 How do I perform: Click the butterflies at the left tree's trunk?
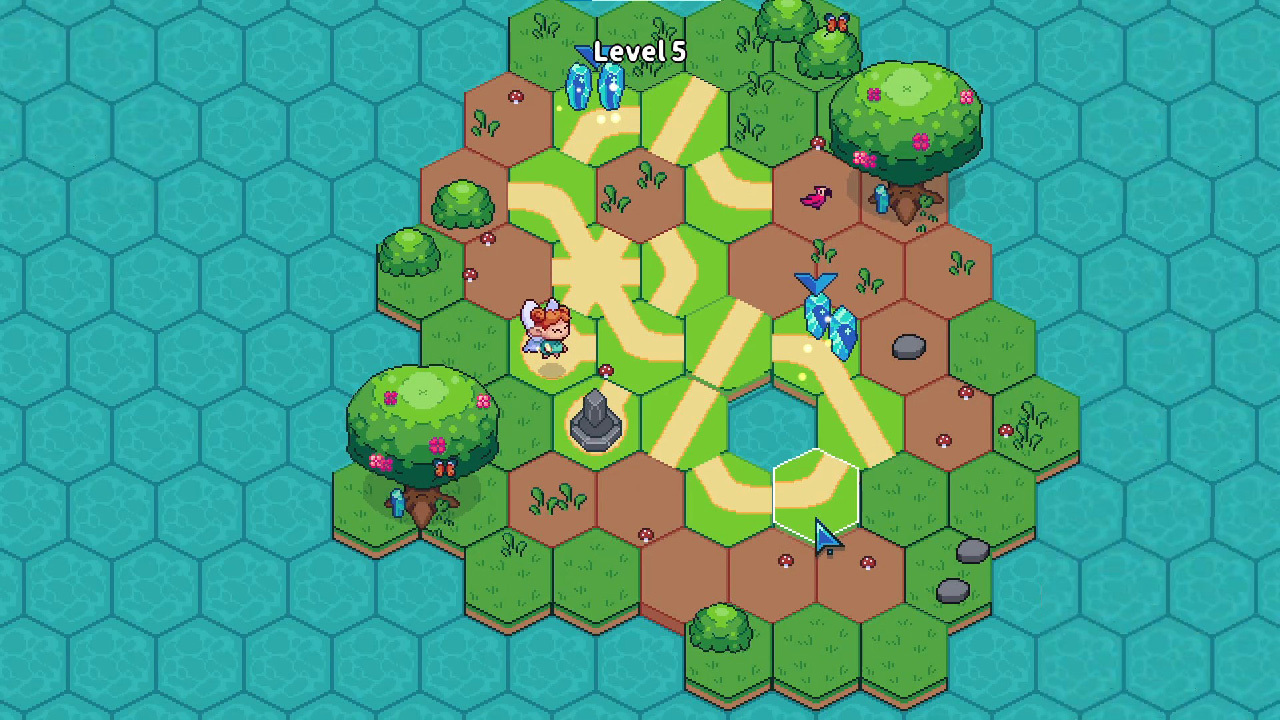[x=447, y=468]
